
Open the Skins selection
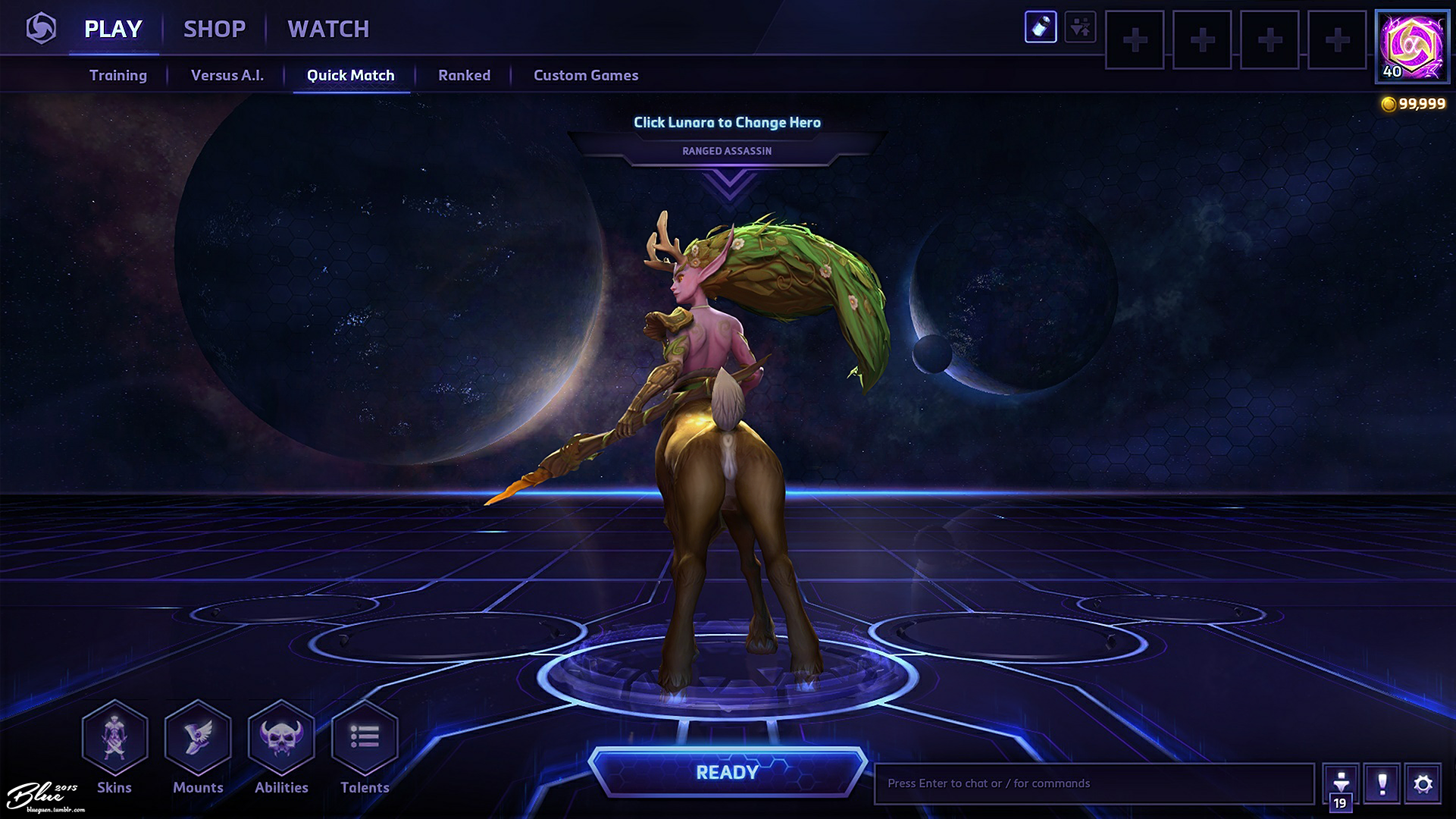click(x=114, y=738)
